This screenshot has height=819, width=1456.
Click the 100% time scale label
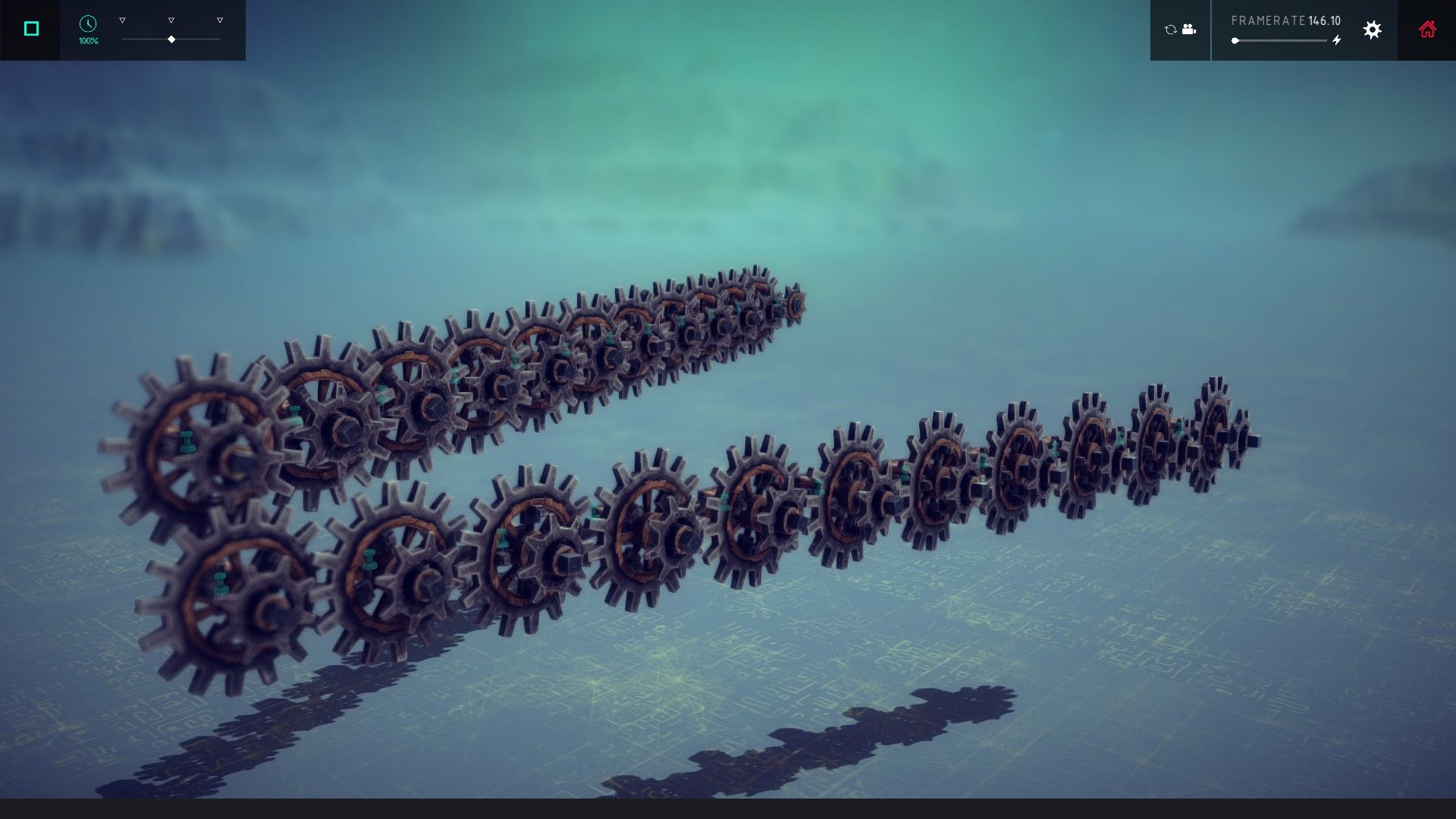[88, 41]
